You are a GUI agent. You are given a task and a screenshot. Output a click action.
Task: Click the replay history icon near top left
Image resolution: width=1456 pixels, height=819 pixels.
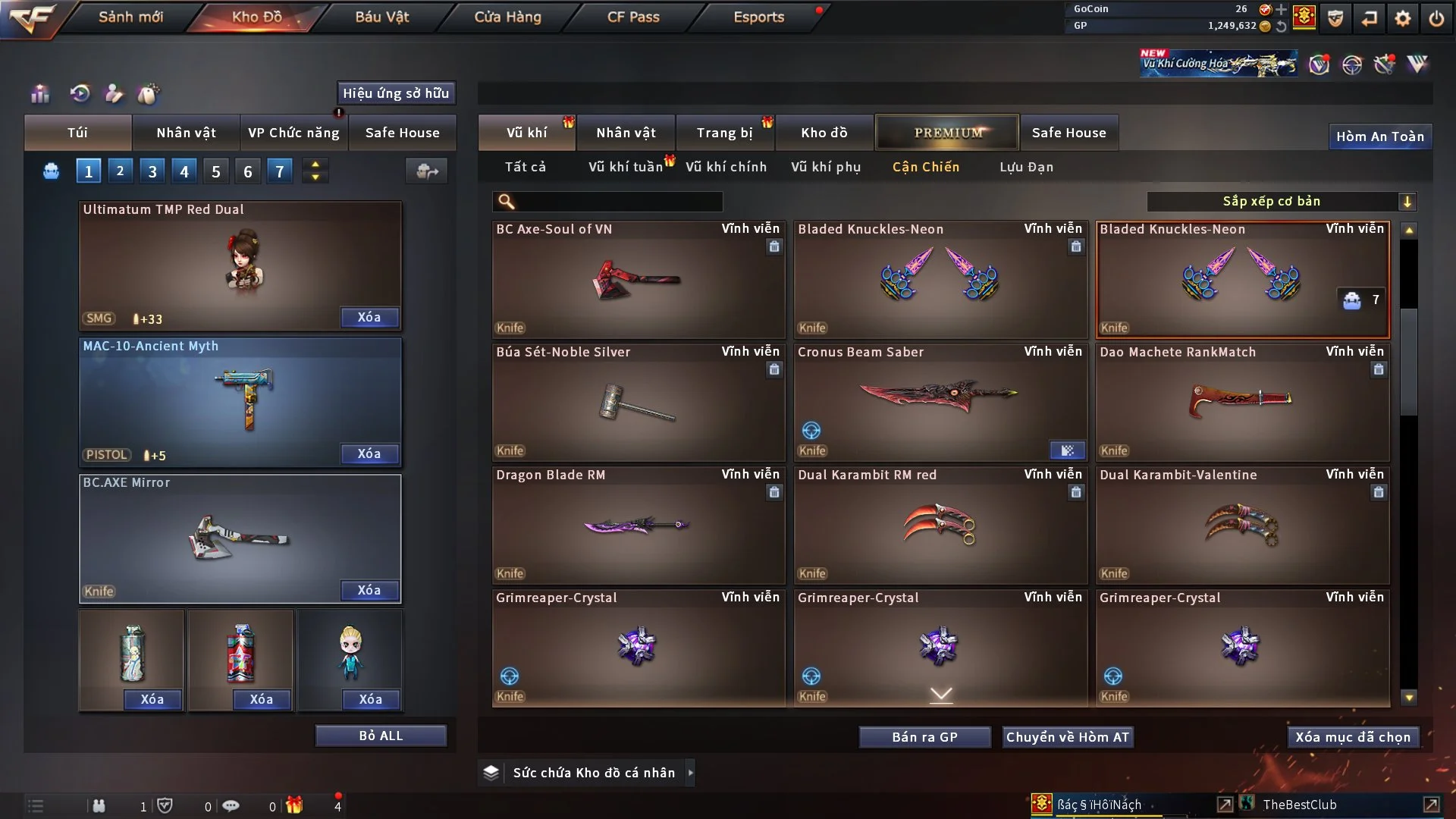(x=81, y=93)
